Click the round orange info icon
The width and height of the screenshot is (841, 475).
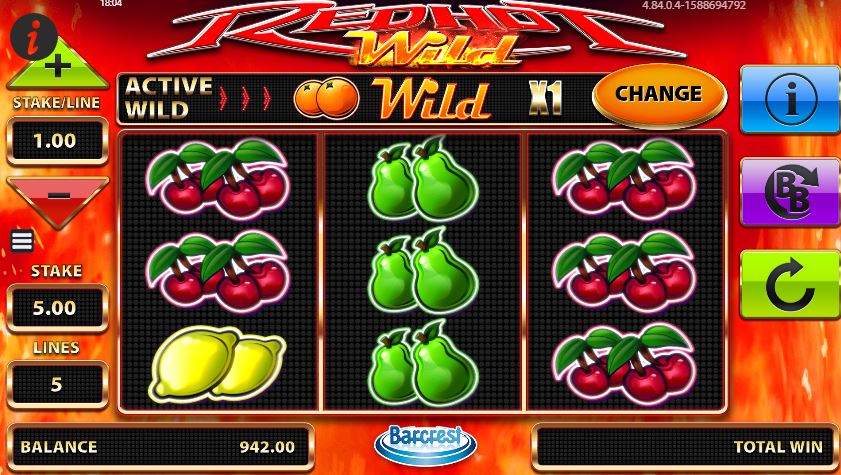pyautogui.click(x=33, y=38)
